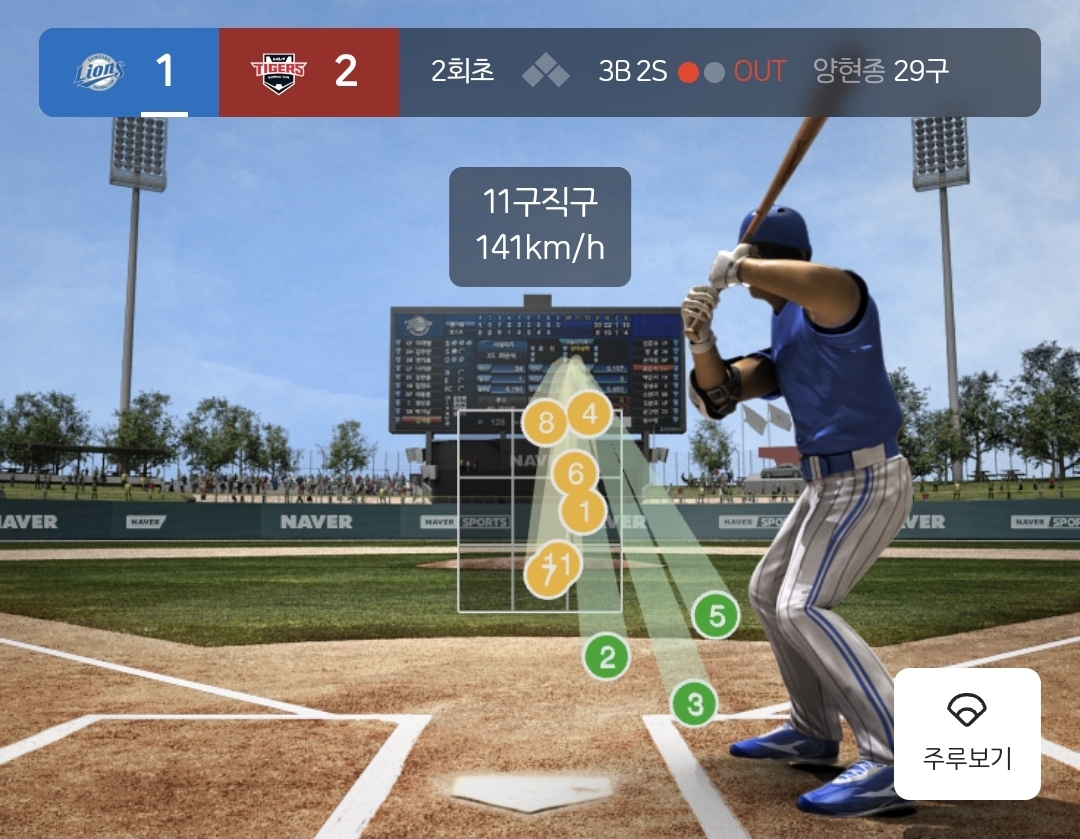This screenshot has width=1080, height=839.
Task: Tap the green pitch marker 2
Action: [x=607, y=657]
